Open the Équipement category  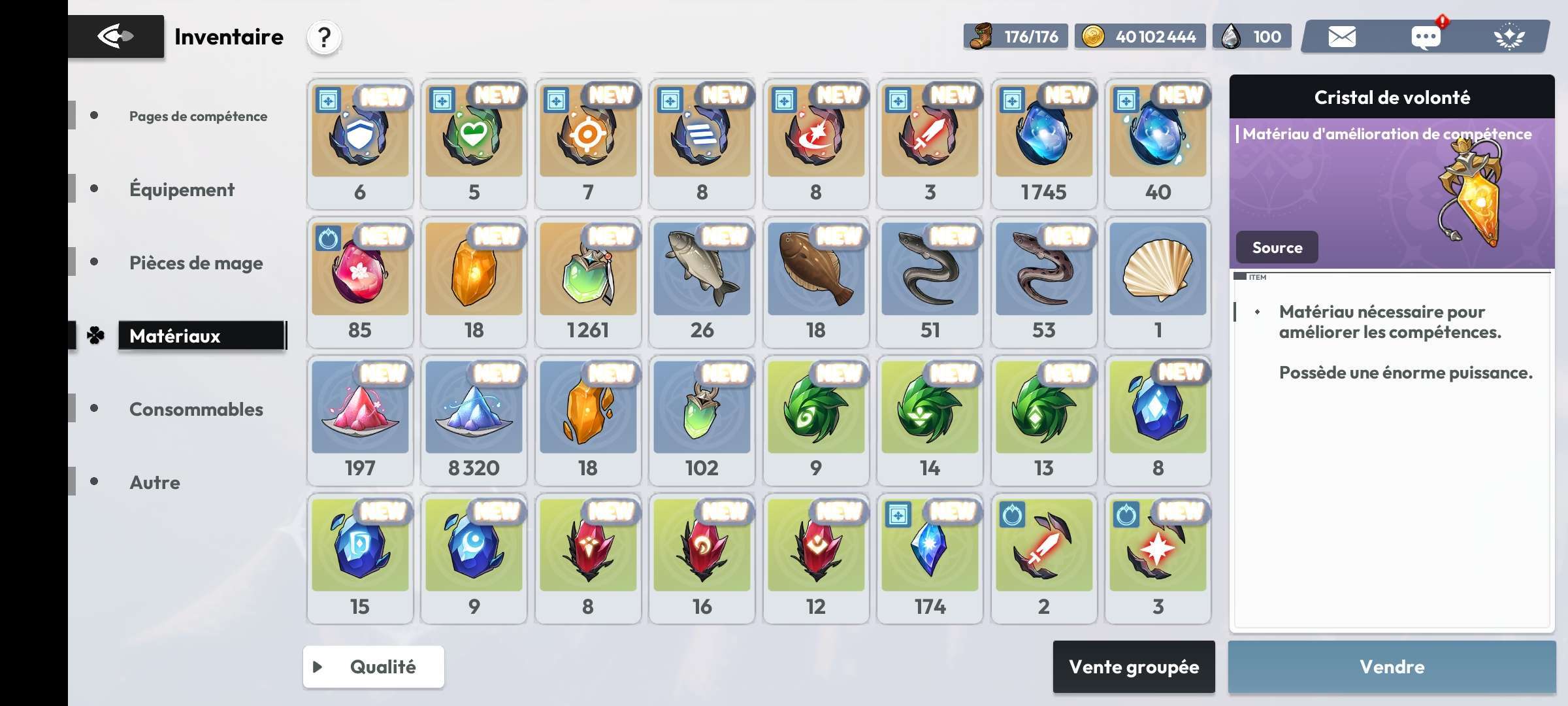182,190
